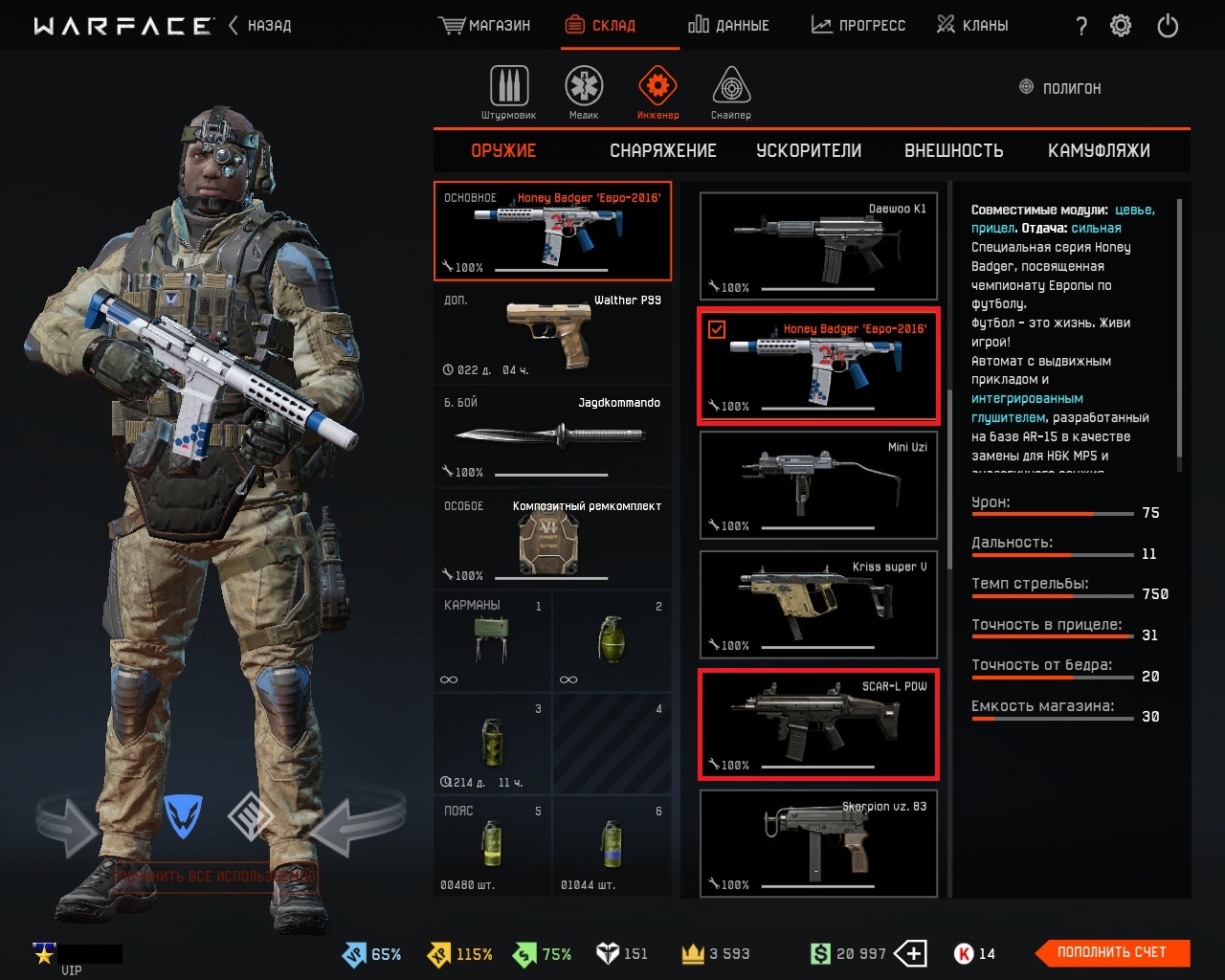This screenshot has width=1225, height=980.
Task: Switch to the КАМУФЛЯЖИ tab
Action: [1099, 151]
